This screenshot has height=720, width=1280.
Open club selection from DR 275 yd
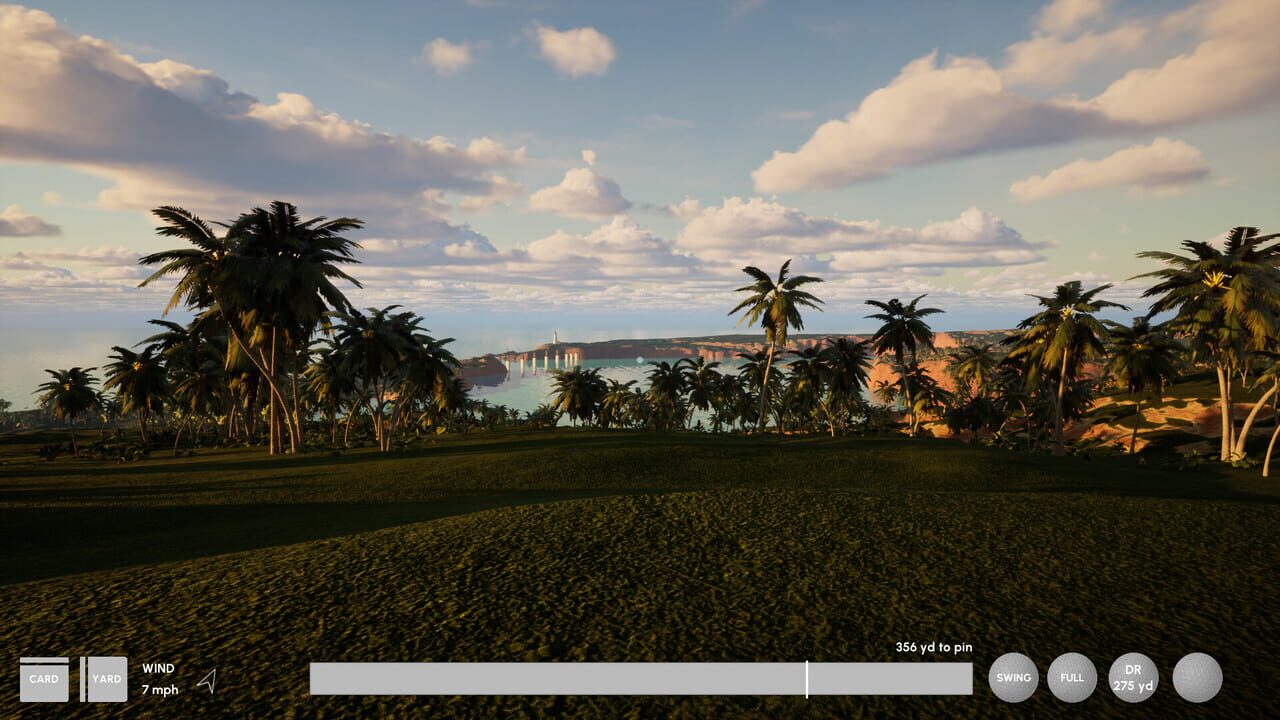(1131, 677)
